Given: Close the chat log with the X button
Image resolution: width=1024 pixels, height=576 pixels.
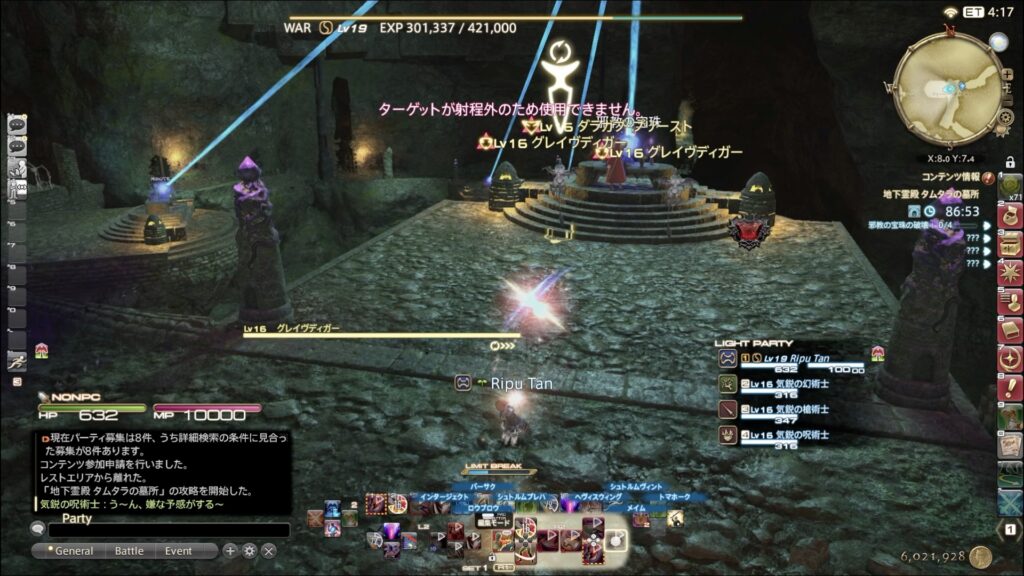Looking at the screenshot, I should (x=269, y=551).
